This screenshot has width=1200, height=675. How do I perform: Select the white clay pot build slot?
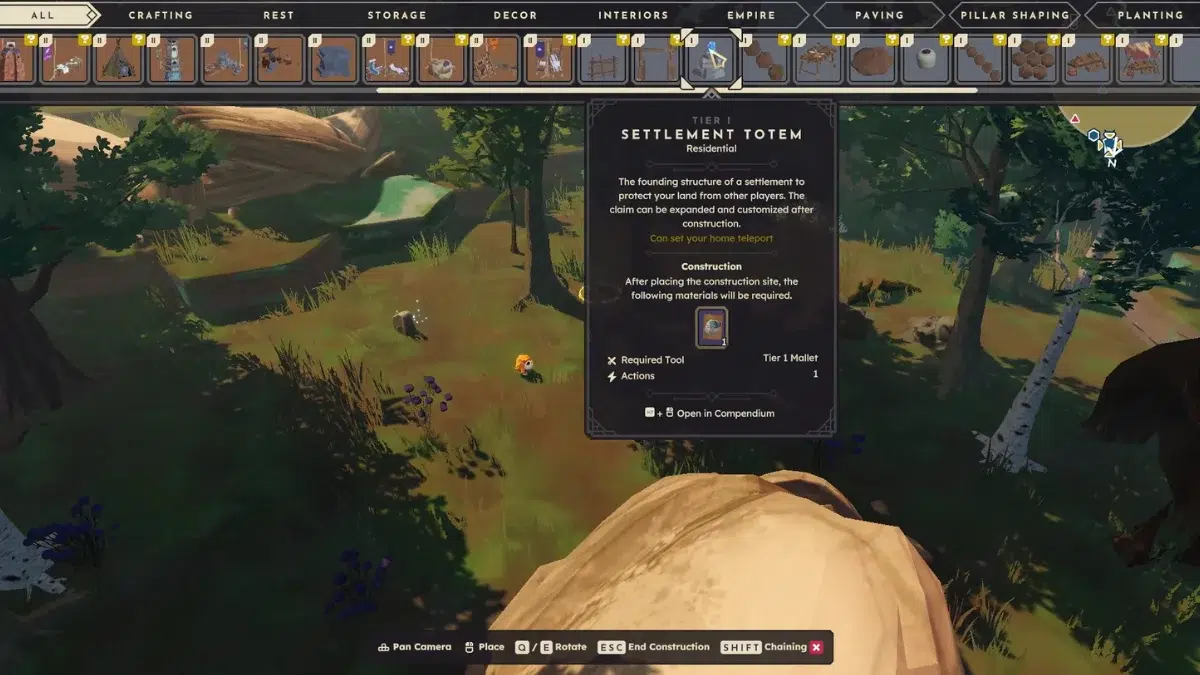(926, 60)
